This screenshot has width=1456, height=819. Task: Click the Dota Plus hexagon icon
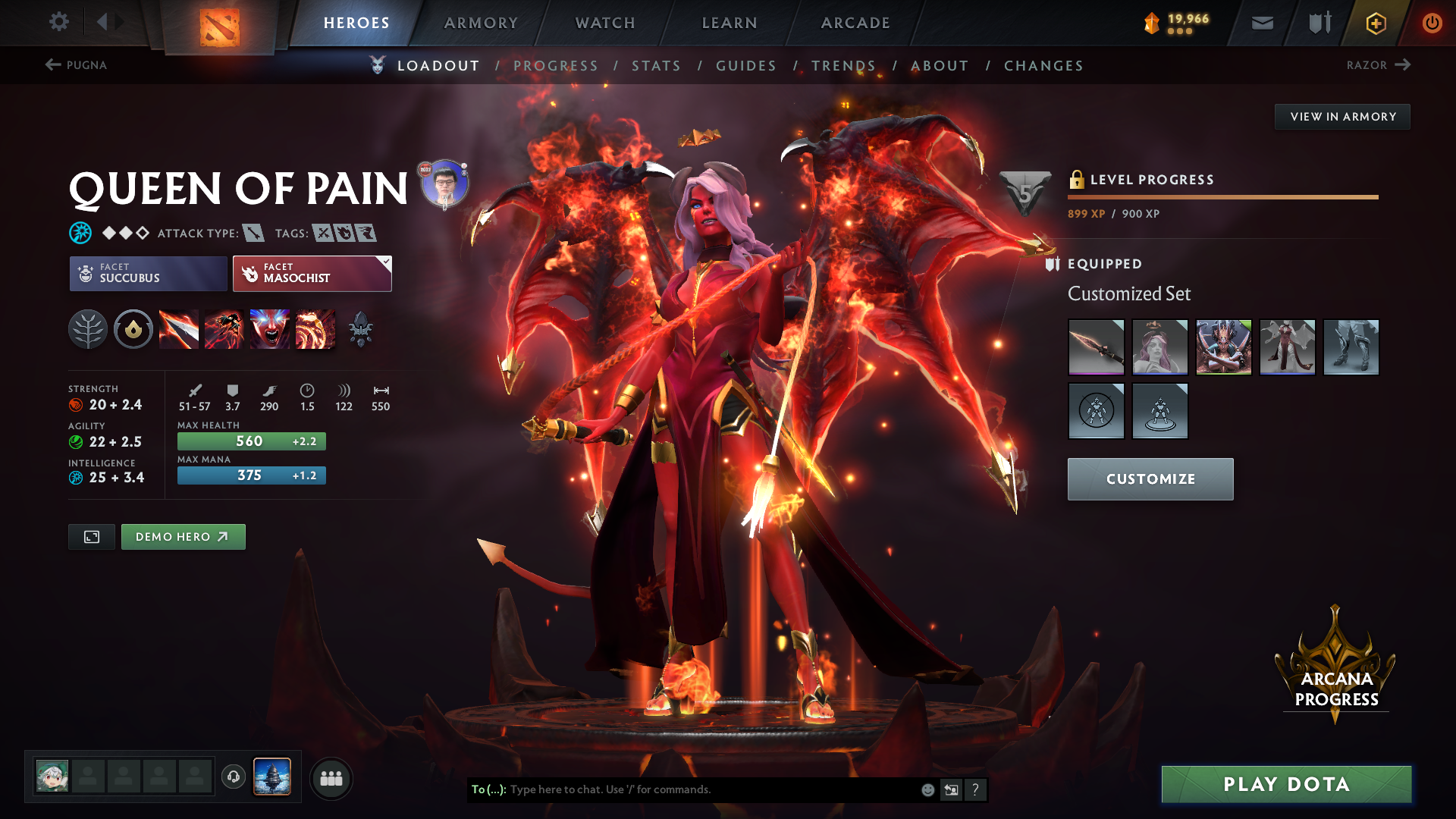[x=1375, y=23]
